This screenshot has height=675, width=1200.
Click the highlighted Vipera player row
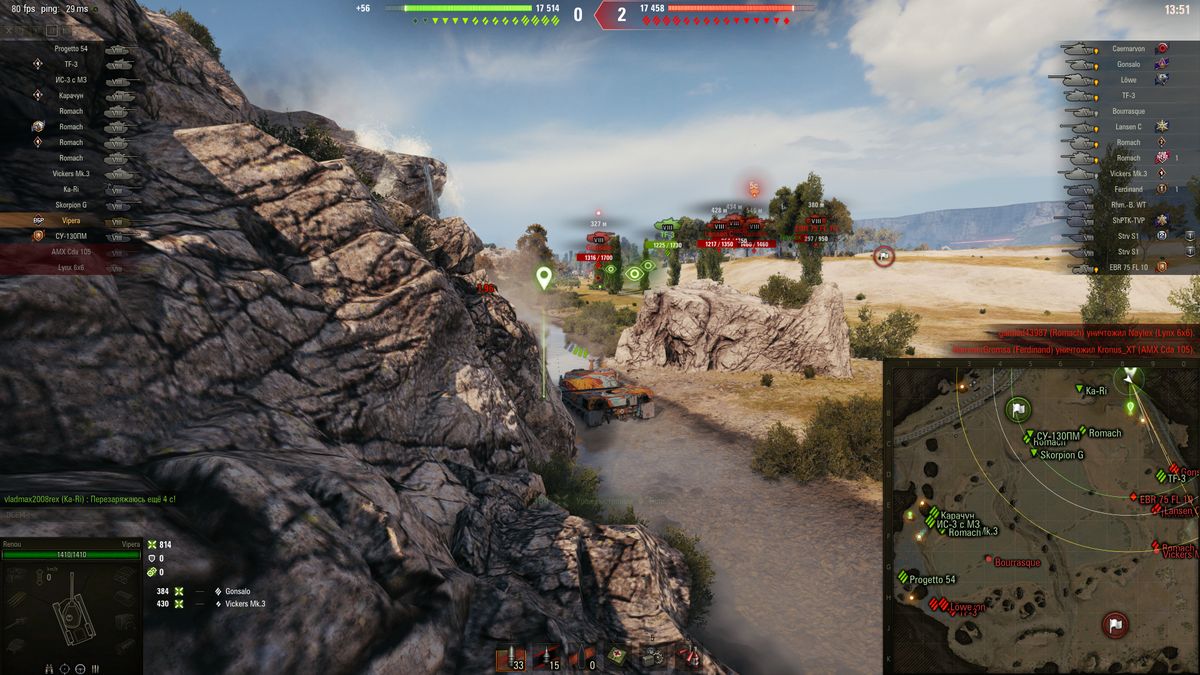tap(71, 220)
